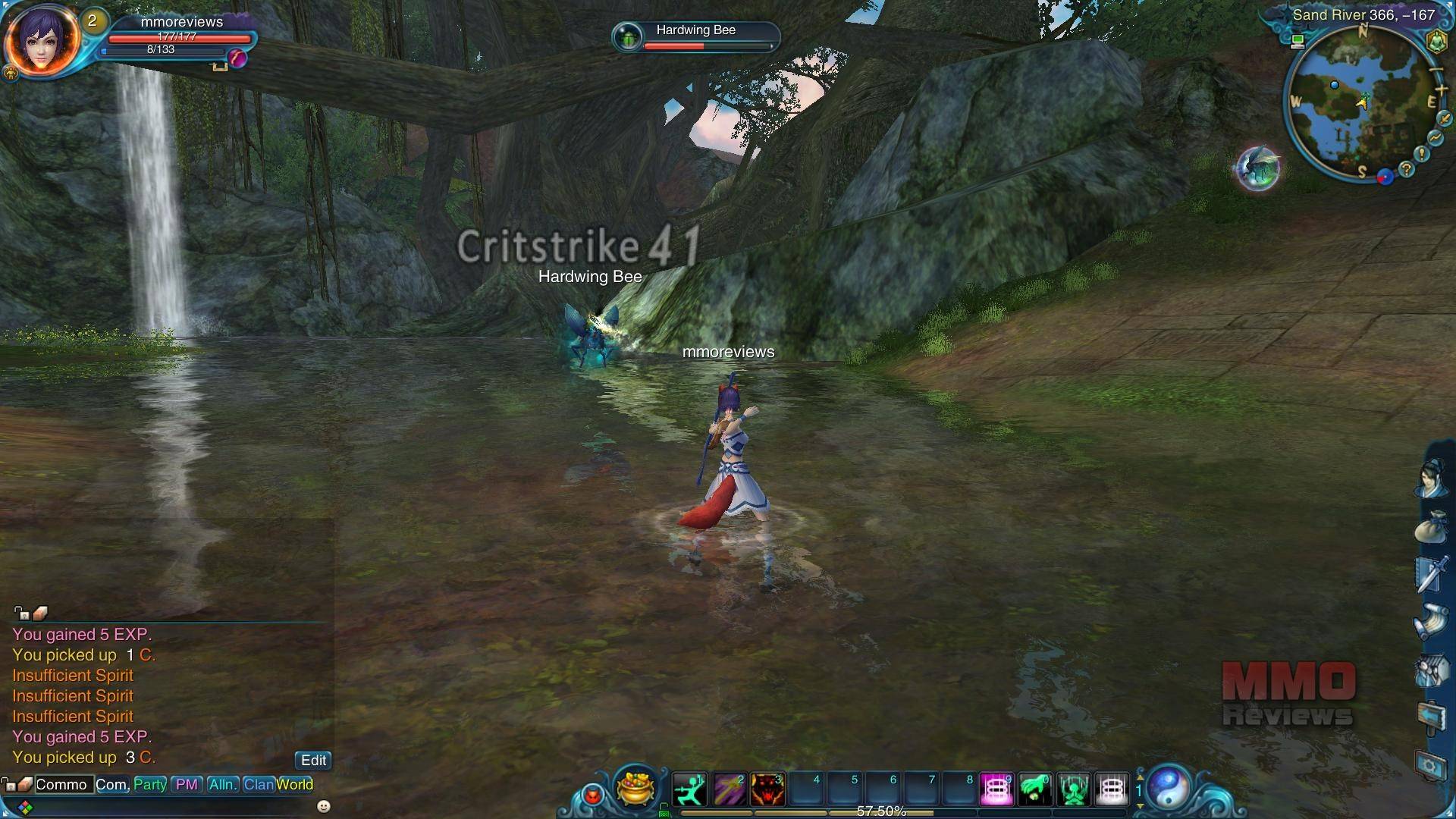Click the meditating figure hexagon icon
The width and height of the screenshot is (1456, 819).
click(1436, 42)
